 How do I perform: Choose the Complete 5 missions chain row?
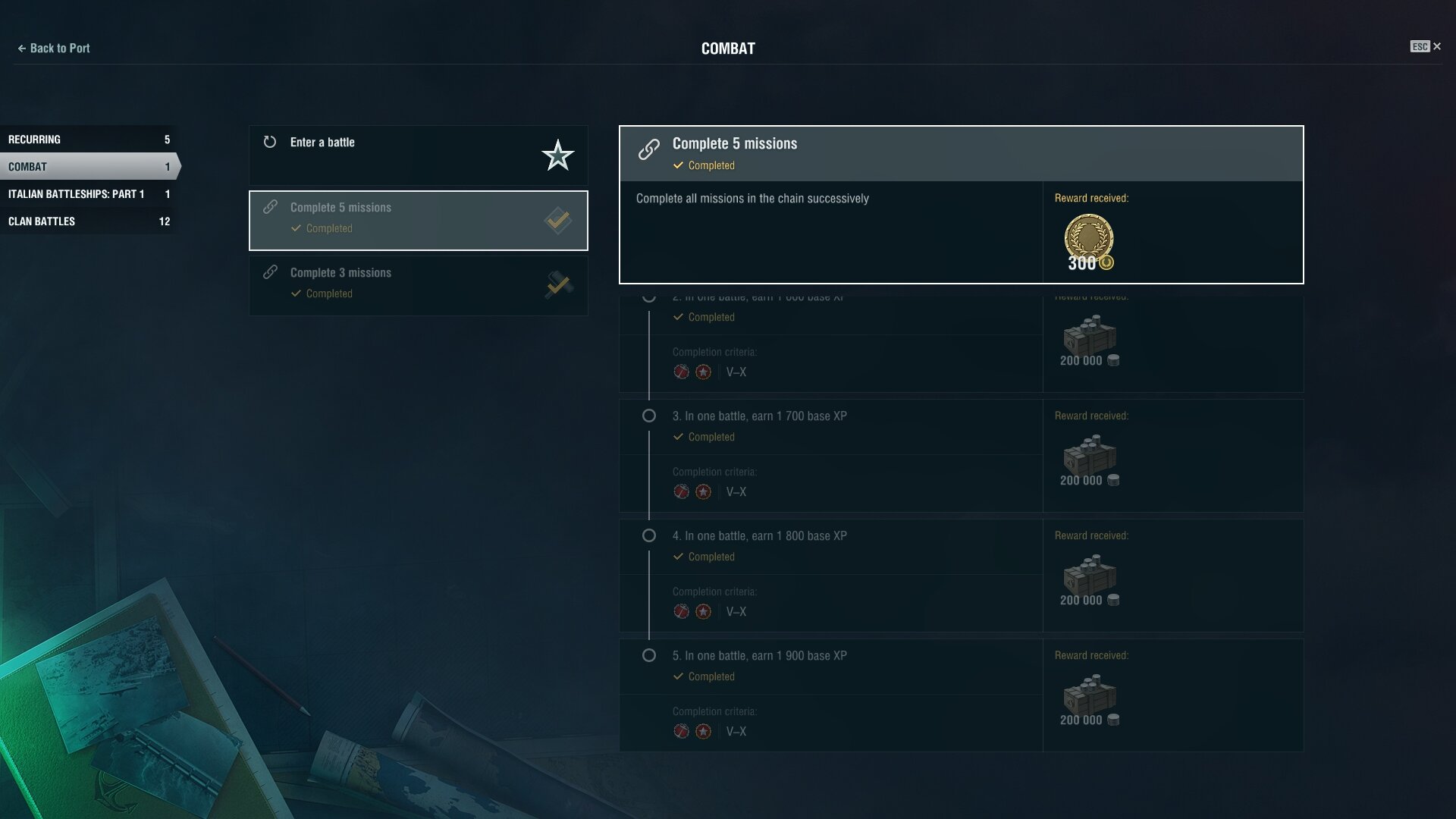tap(418, 220)
